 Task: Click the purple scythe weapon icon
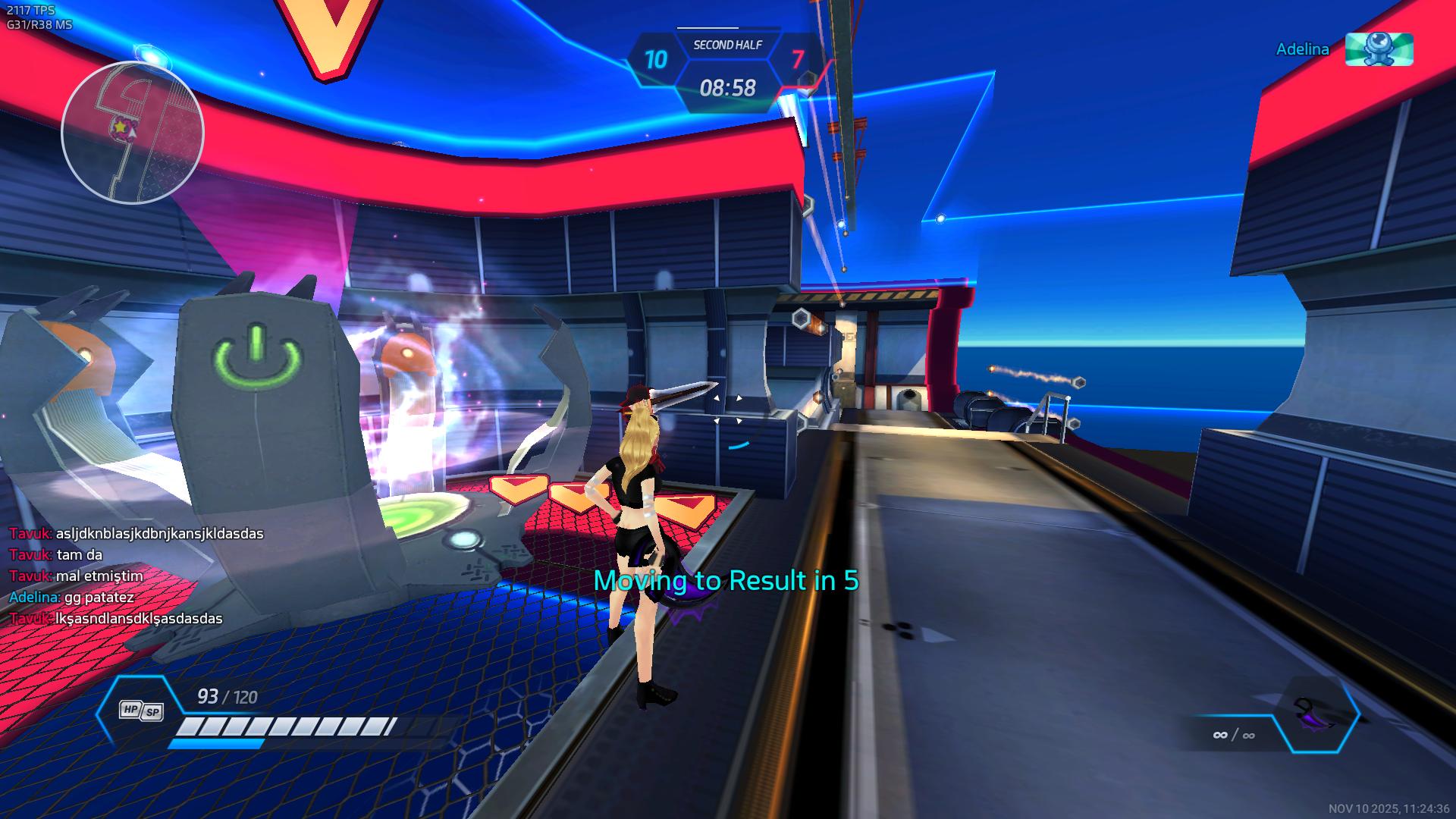1314,714
